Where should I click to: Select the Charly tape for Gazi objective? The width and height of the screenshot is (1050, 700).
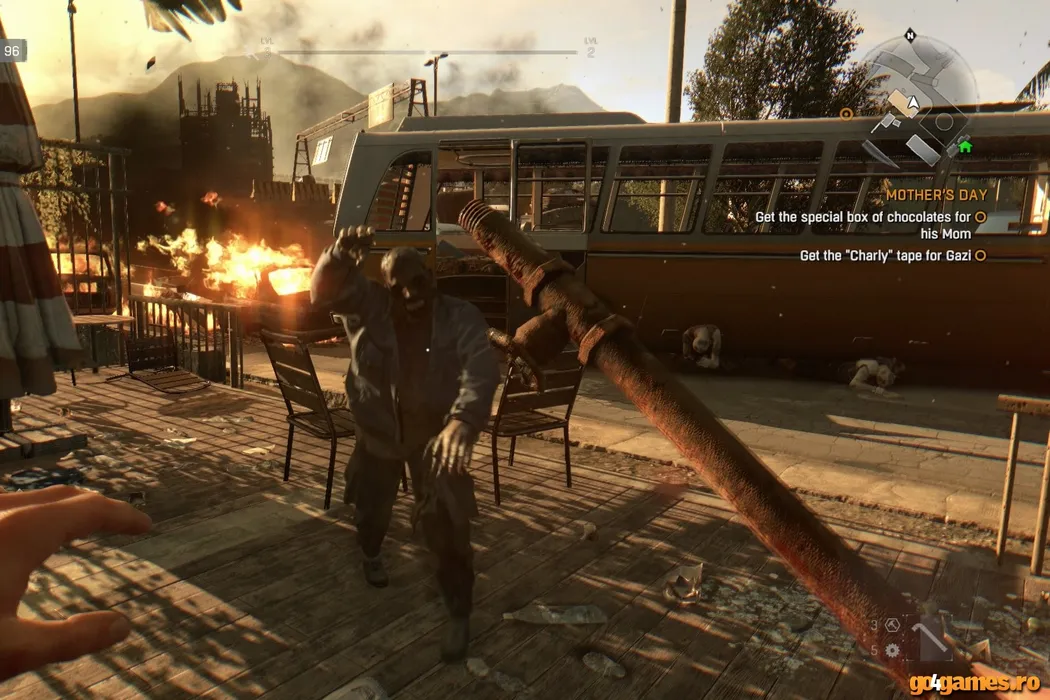[886, 256]
